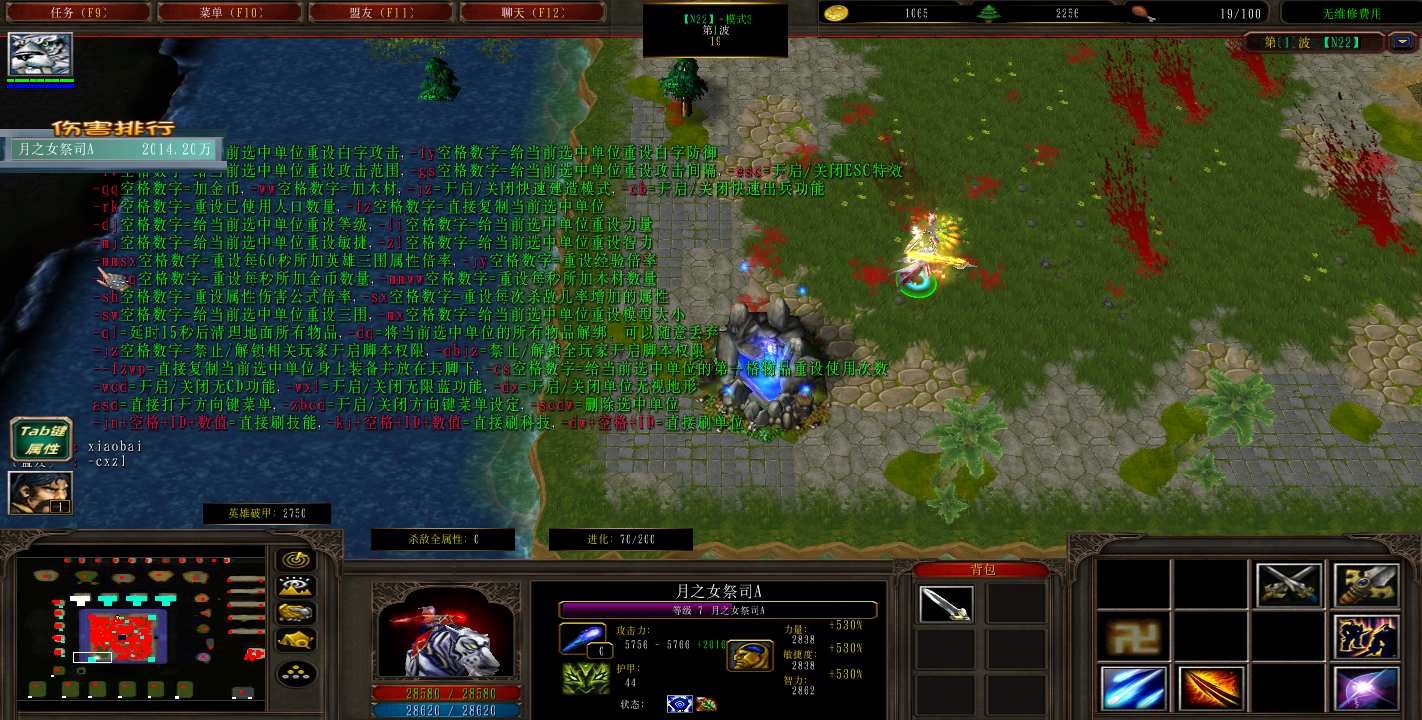The width and height of the screenshot is (1422, 720).
Task: Collapse the wave scoreboard with arrow button
Action: pyautogui.click(x=1403, y=42)
